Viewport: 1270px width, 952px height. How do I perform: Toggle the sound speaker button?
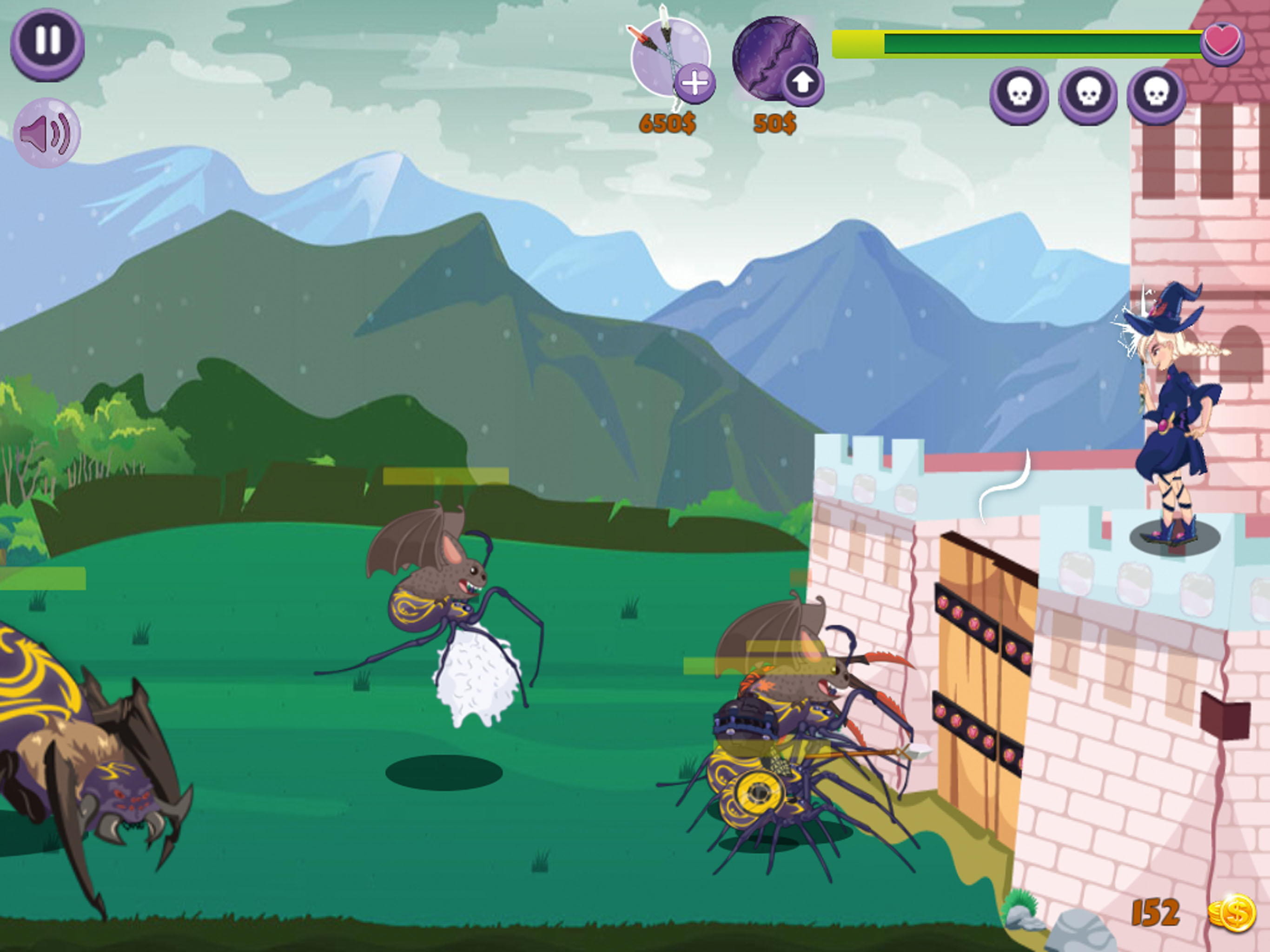[x=46, y=133]
